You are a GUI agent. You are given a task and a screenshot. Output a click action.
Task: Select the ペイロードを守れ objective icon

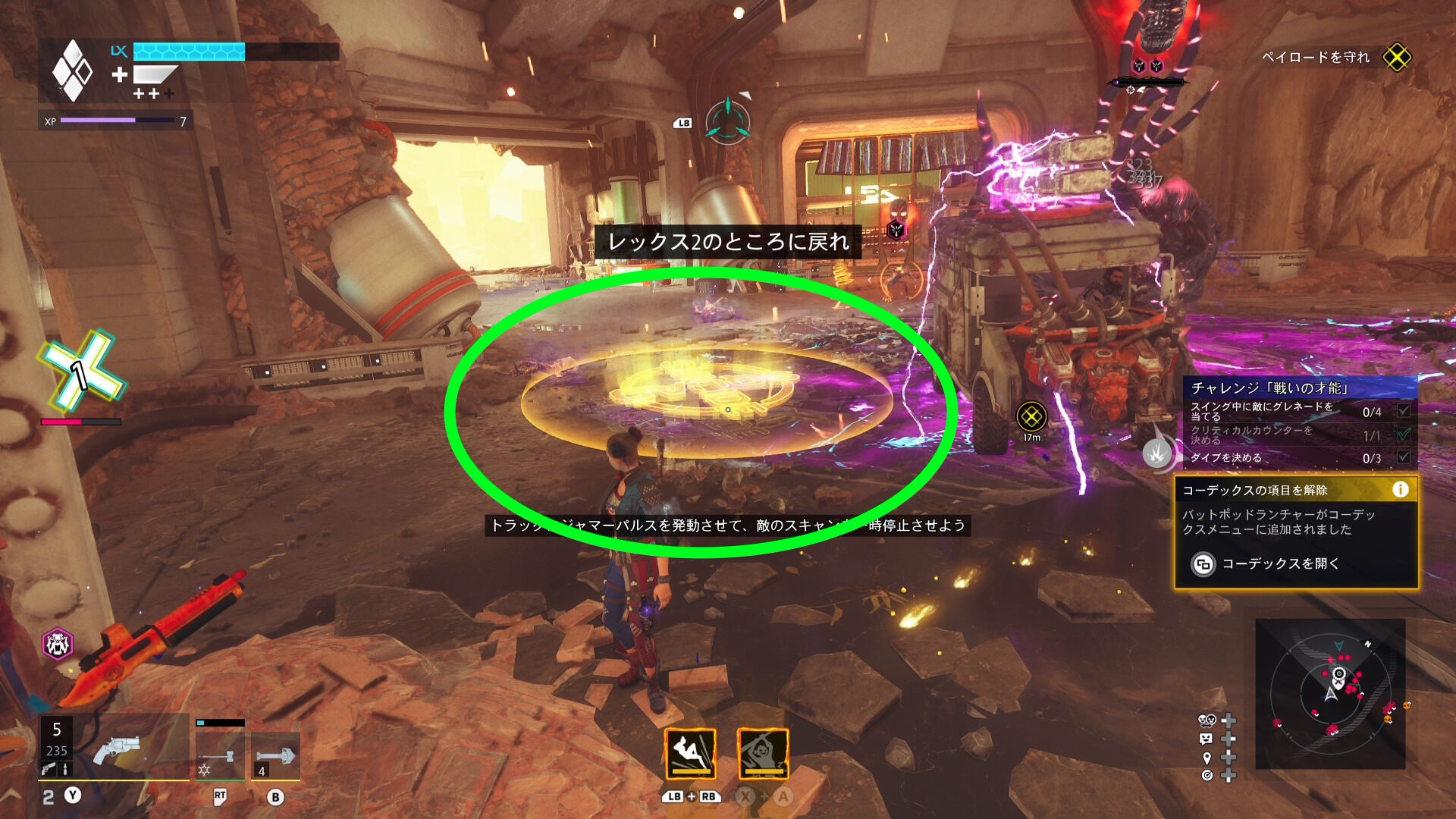(x=1397, y=57)
